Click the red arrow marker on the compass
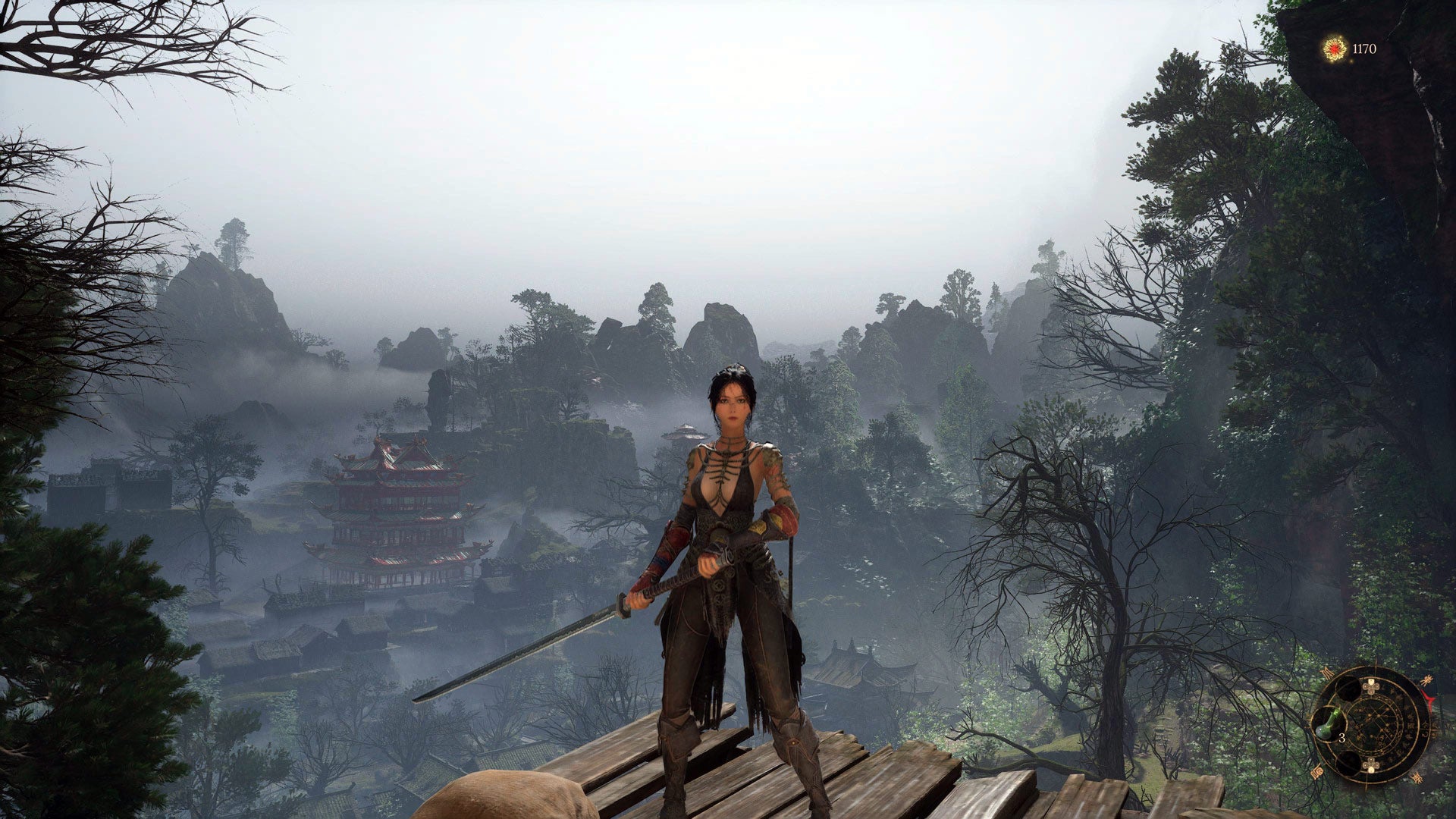 coord(1429,696)
